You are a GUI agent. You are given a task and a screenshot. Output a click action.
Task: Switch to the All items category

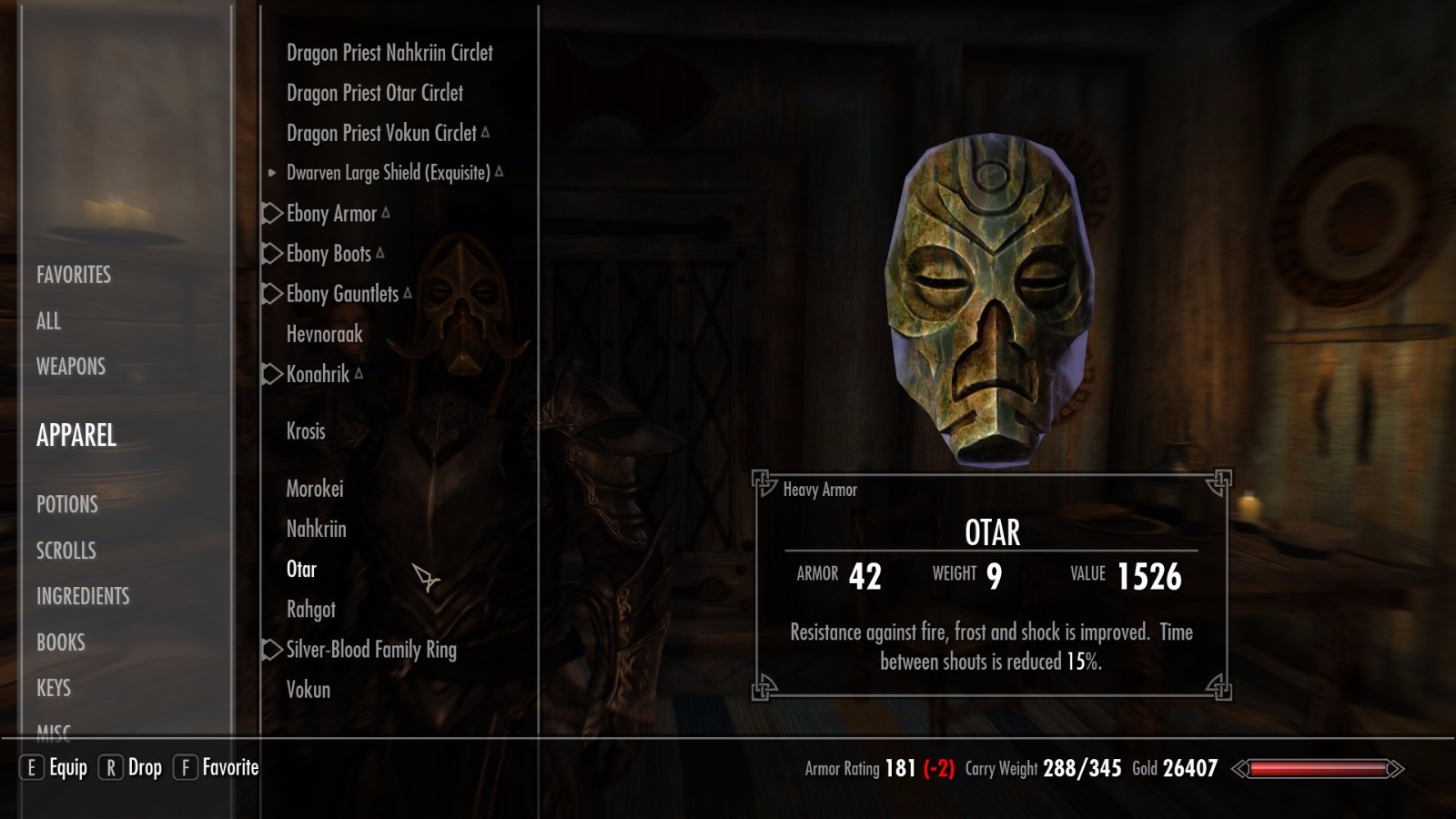tap(49, 321)
